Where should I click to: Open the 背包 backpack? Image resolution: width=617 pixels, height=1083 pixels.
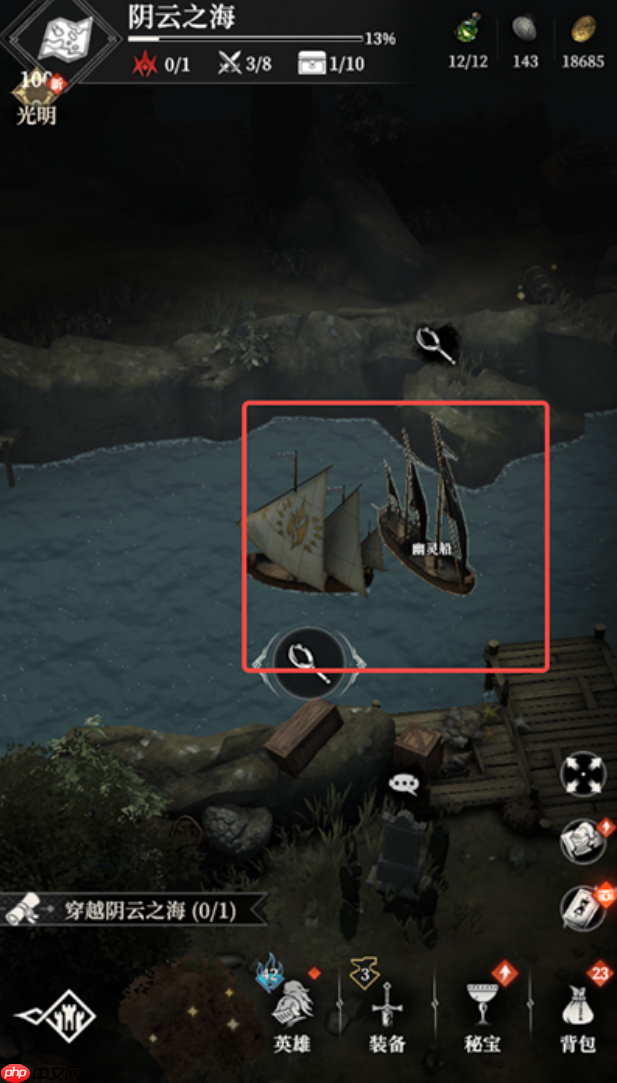(579, 1010)
